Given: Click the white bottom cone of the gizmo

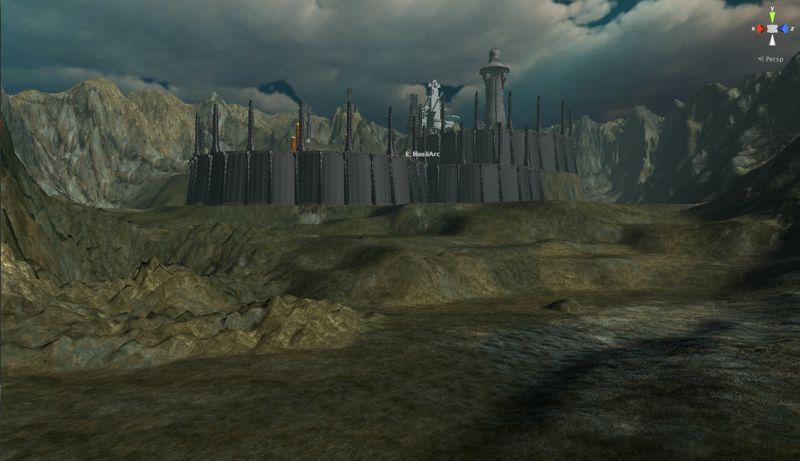Looking at the screenshot, I should (x=772, y=41).
